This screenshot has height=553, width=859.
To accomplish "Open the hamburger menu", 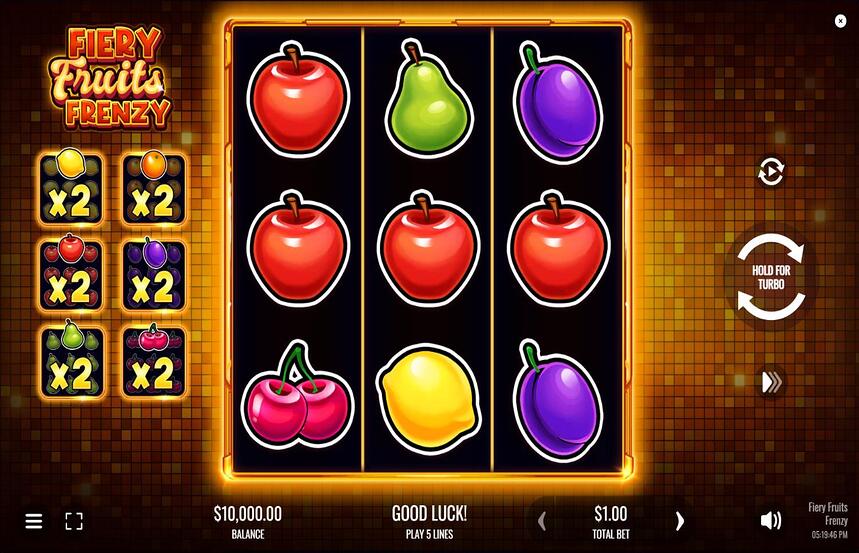I will tap(34, 521).
